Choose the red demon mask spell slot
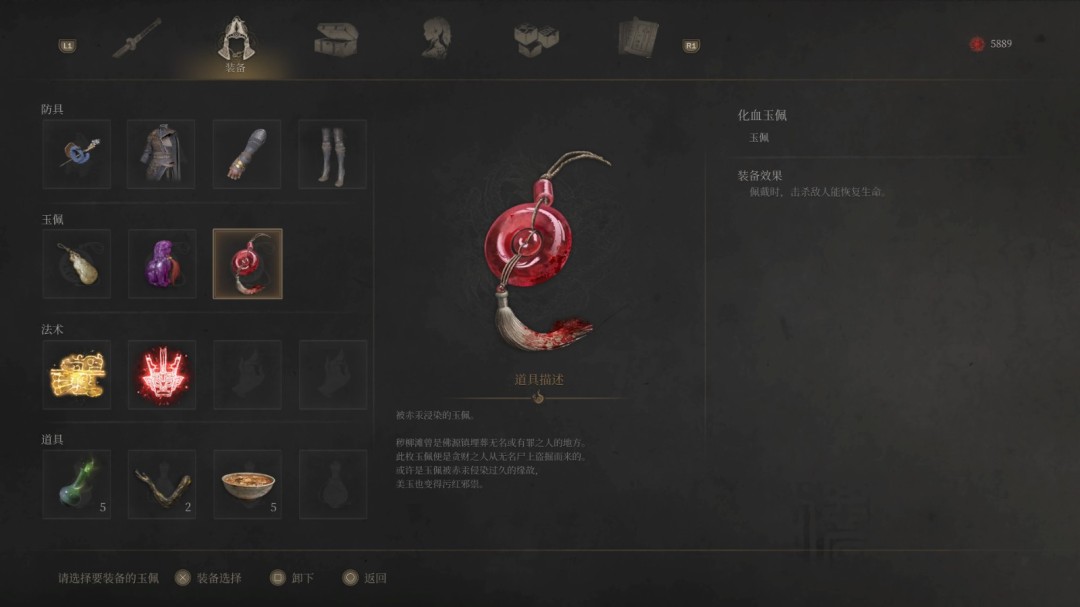The height and width of the screenshot is (607, 1080). click(161, 374)
